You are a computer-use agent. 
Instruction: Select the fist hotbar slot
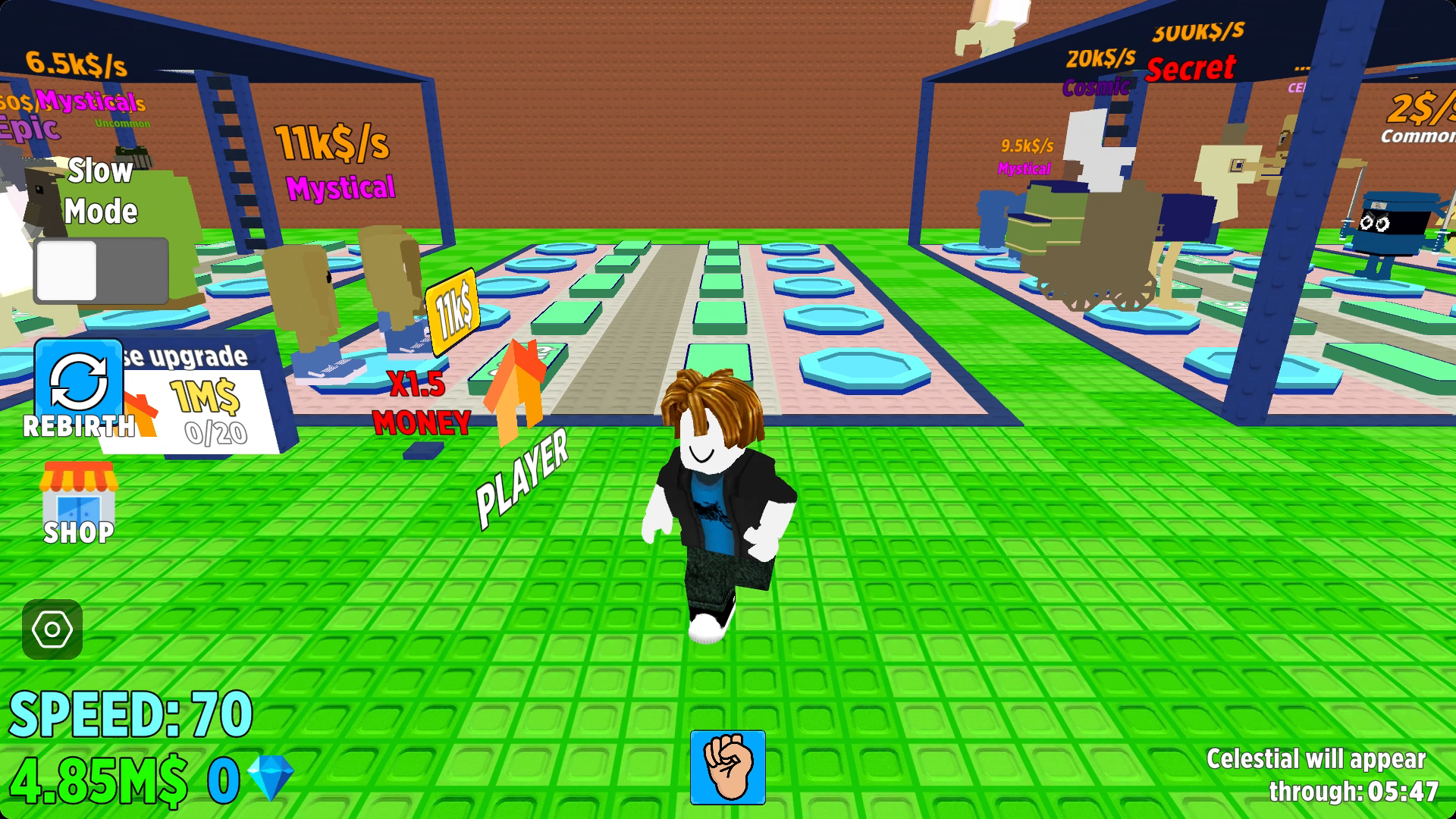click(728, 767)
